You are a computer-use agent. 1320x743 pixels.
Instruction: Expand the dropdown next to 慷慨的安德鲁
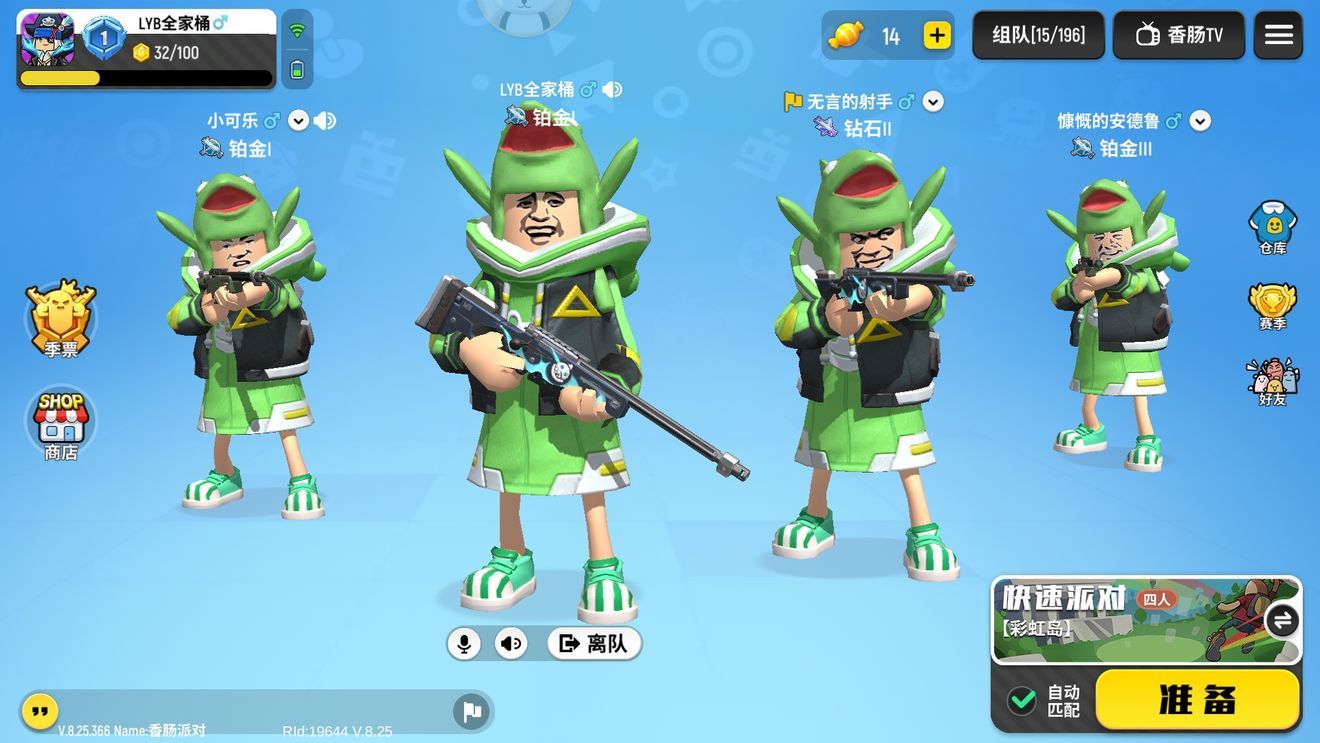click(1200, 121)
